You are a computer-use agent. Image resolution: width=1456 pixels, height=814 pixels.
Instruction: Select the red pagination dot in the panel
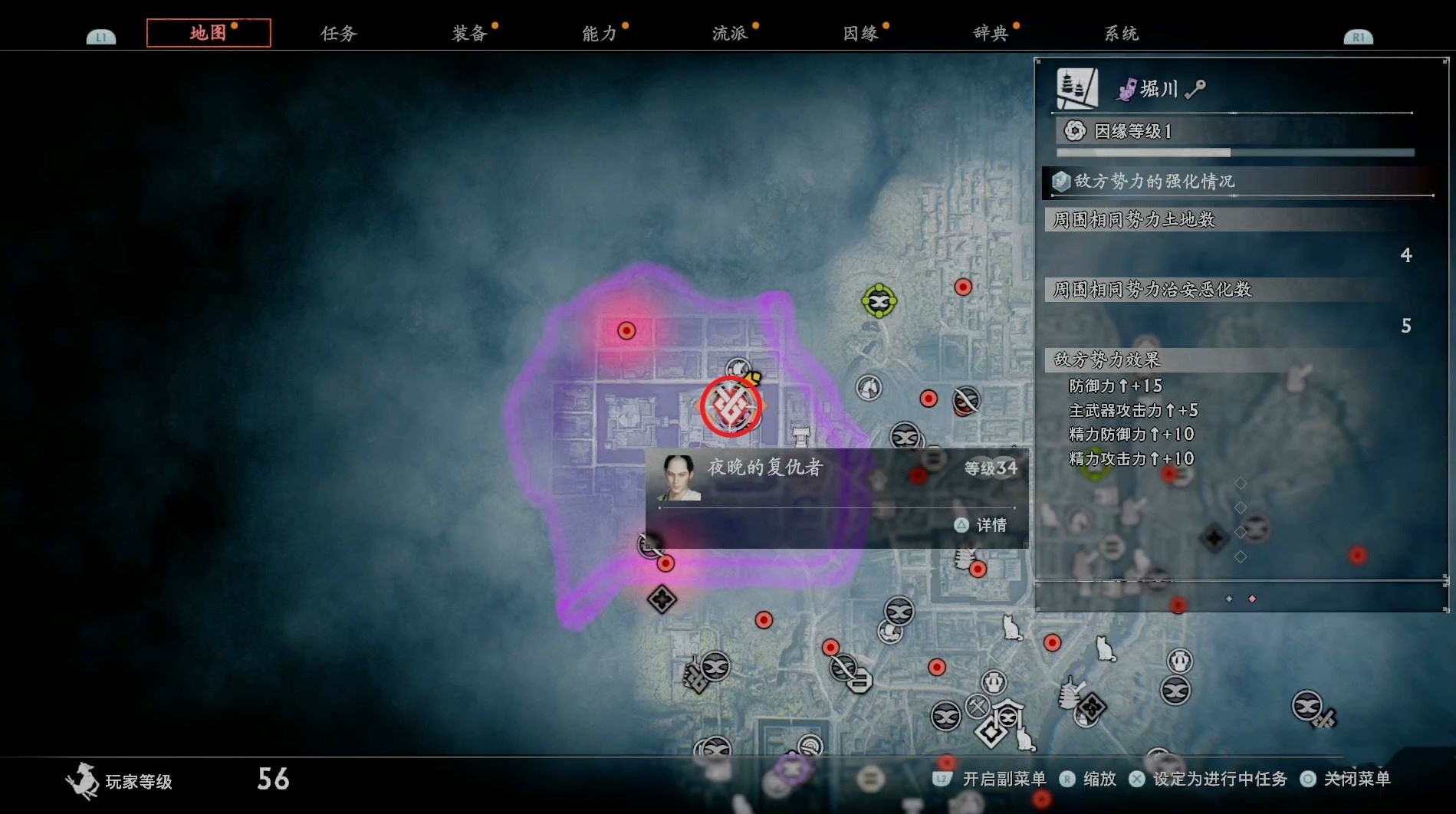click(1251, 599)
